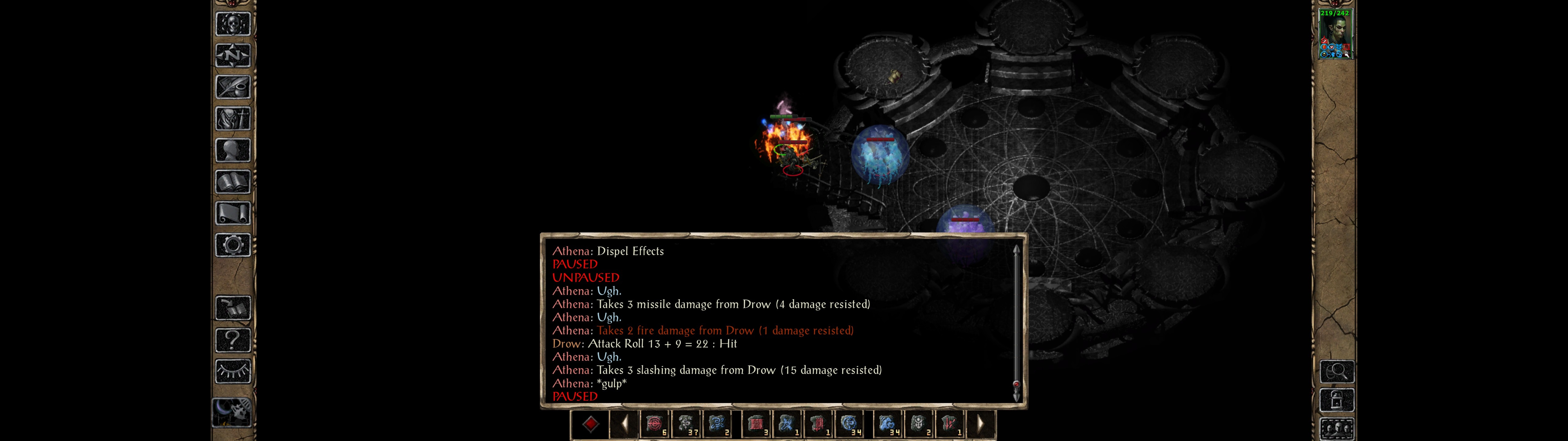
Task: Toggle the padlock view lock button
Action: coord(1336,400)
